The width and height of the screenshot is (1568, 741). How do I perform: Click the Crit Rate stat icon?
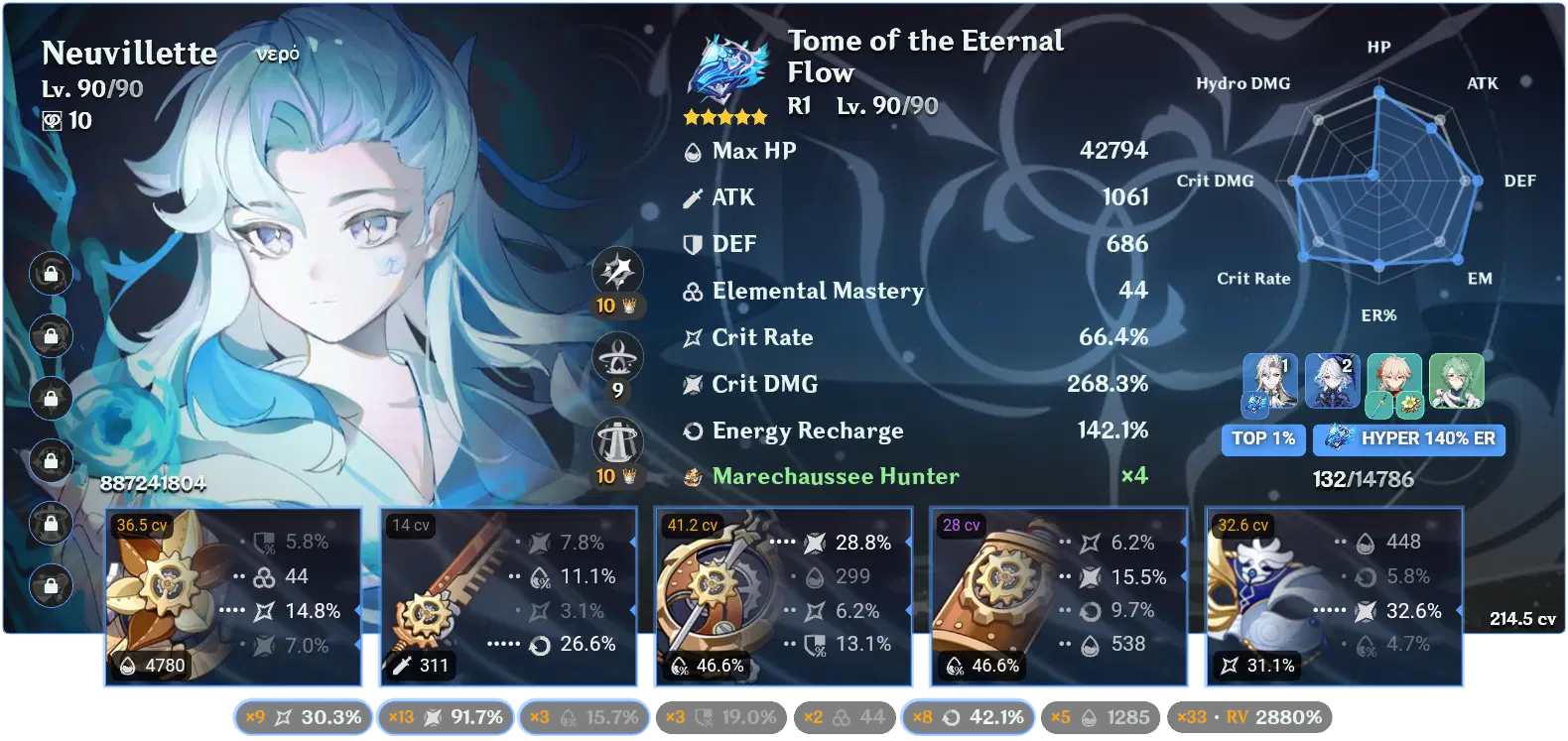point(692,337)
